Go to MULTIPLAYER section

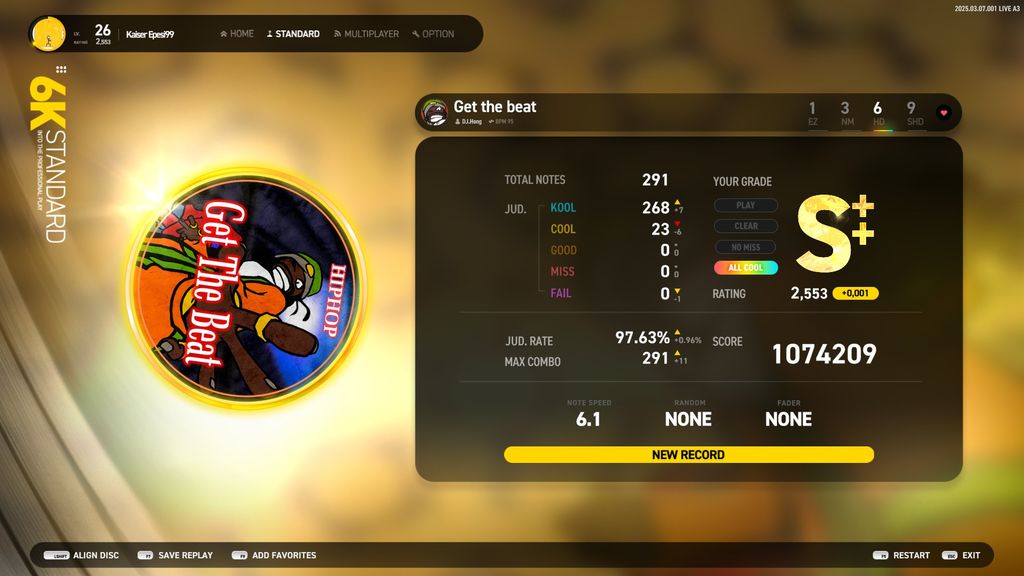point(366,34)
